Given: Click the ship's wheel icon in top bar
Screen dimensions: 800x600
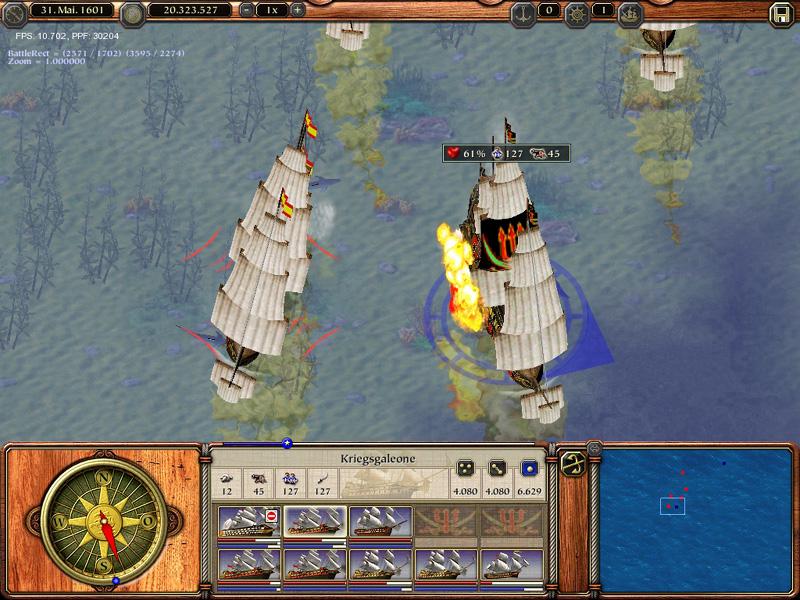Looking at the screenshot, I should [x=575, y=13].
